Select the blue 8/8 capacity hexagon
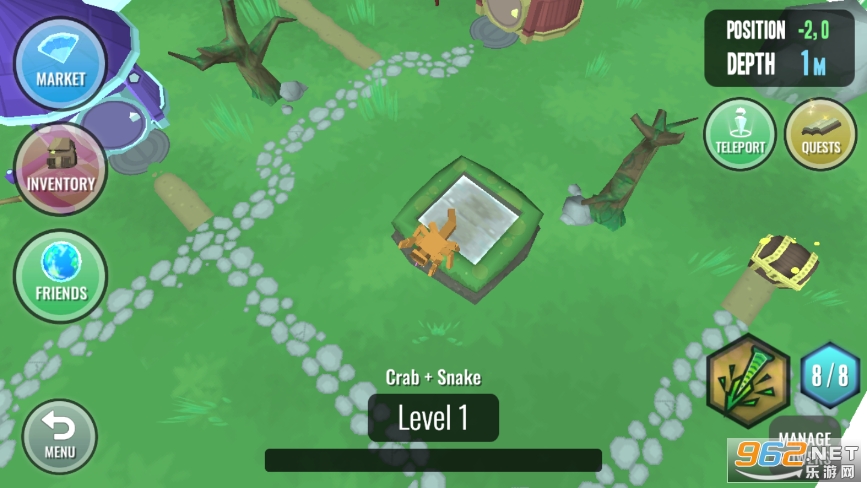The image size is (867, 488). pos(830,376)
